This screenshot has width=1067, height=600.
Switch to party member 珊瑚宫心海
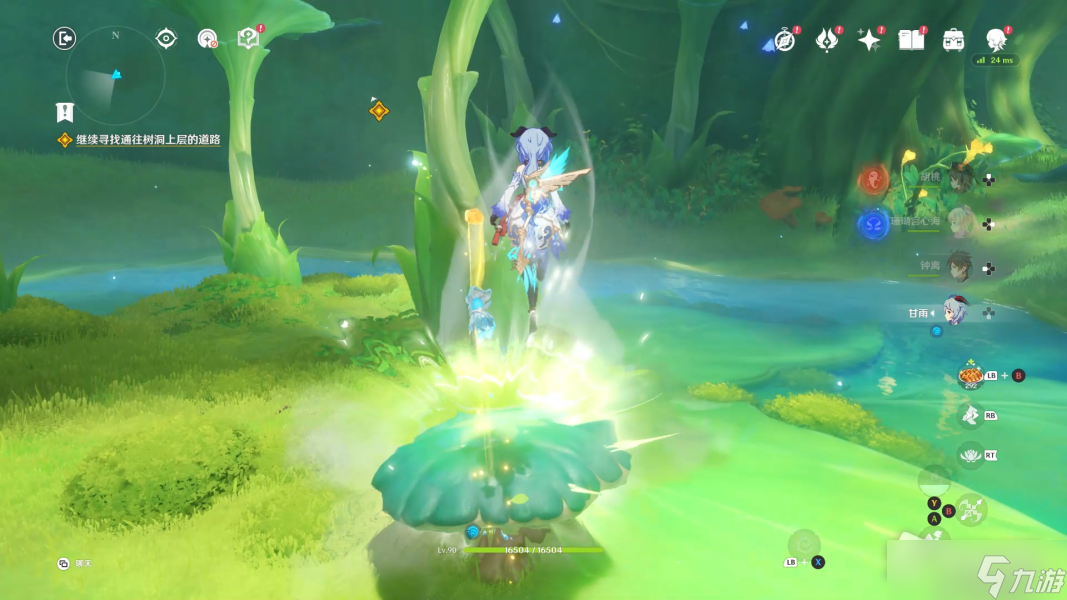pos(960,223)
